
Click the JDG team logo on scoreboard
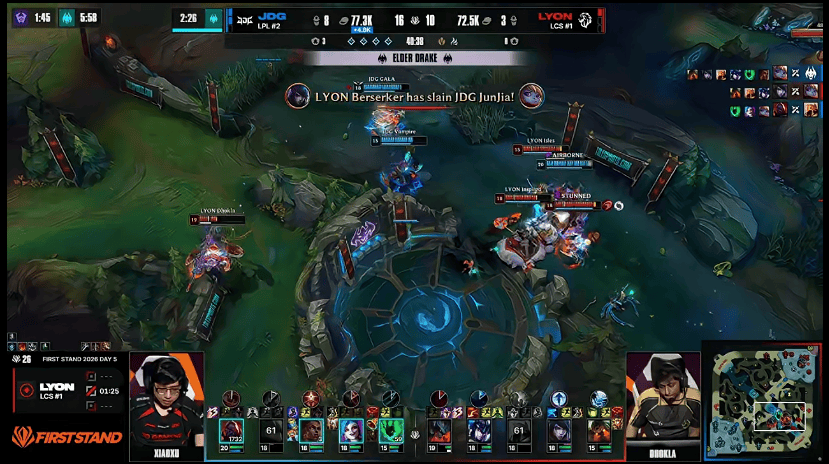click(243, 19)
